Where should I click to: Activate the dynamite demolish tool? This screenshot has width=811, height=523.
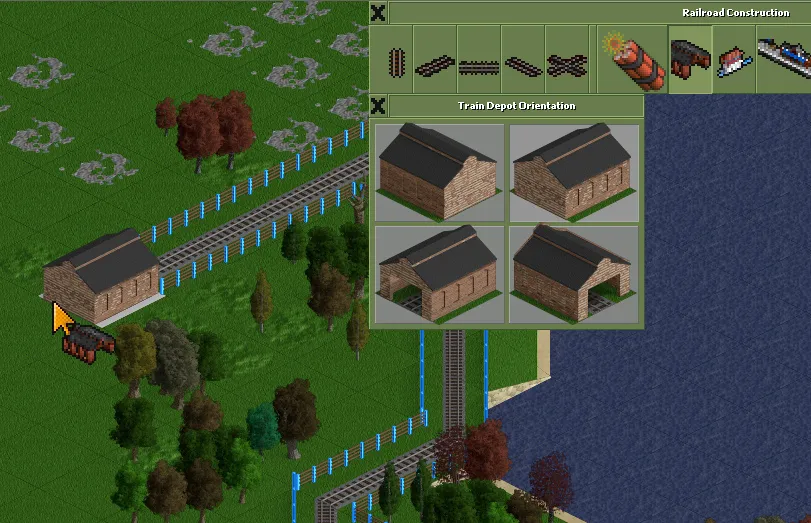[x=630, y=61]
